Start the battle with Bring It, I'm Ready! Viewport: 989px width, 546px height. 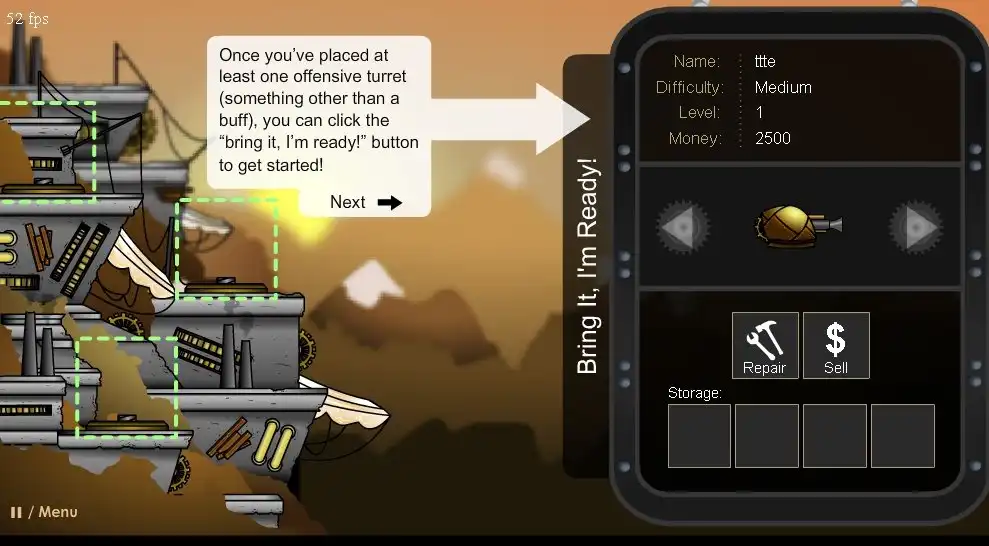pos(588,266)
